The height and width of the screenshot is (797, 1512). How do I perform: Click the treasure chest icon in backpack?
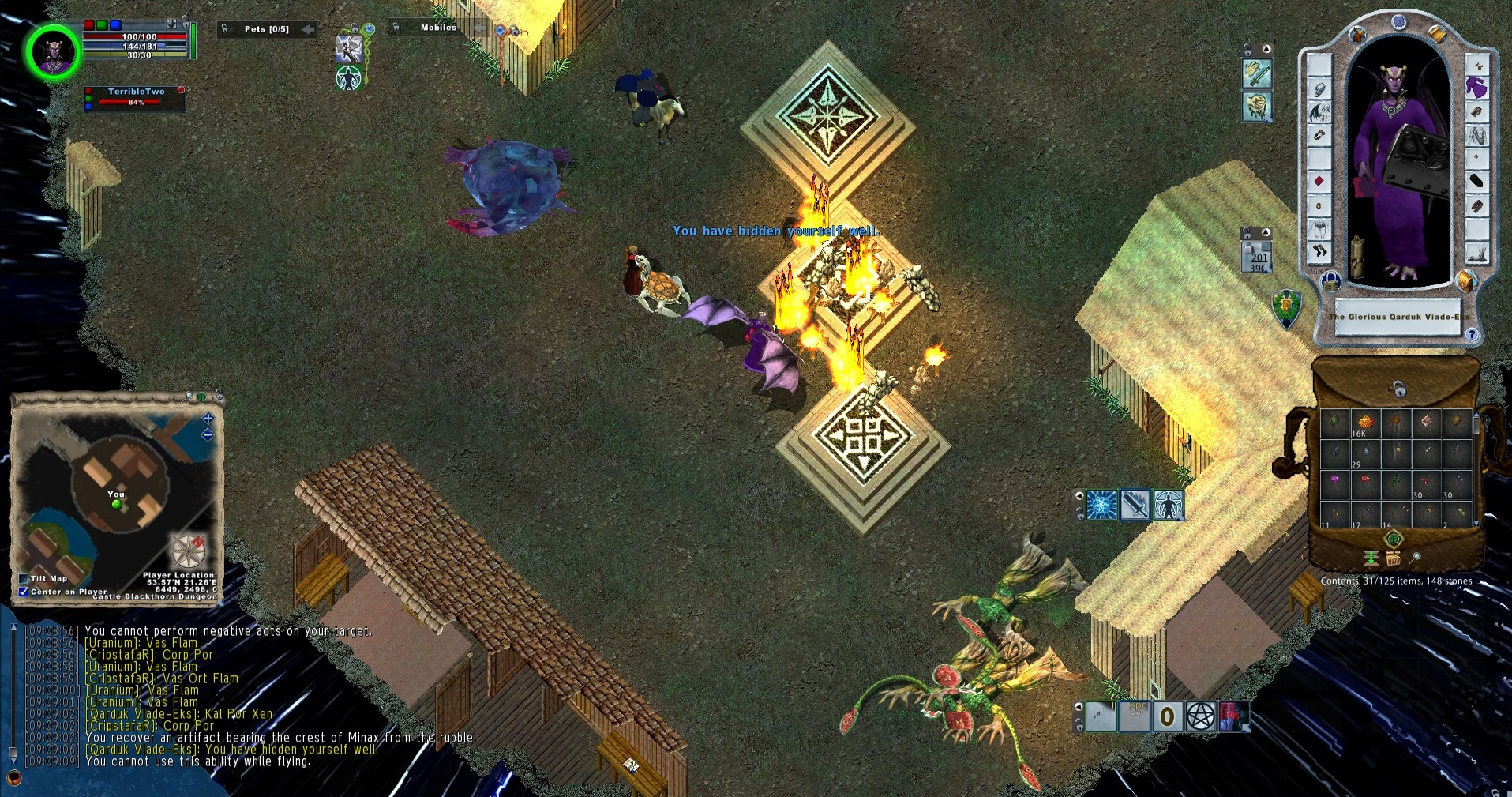point(1394,558)
